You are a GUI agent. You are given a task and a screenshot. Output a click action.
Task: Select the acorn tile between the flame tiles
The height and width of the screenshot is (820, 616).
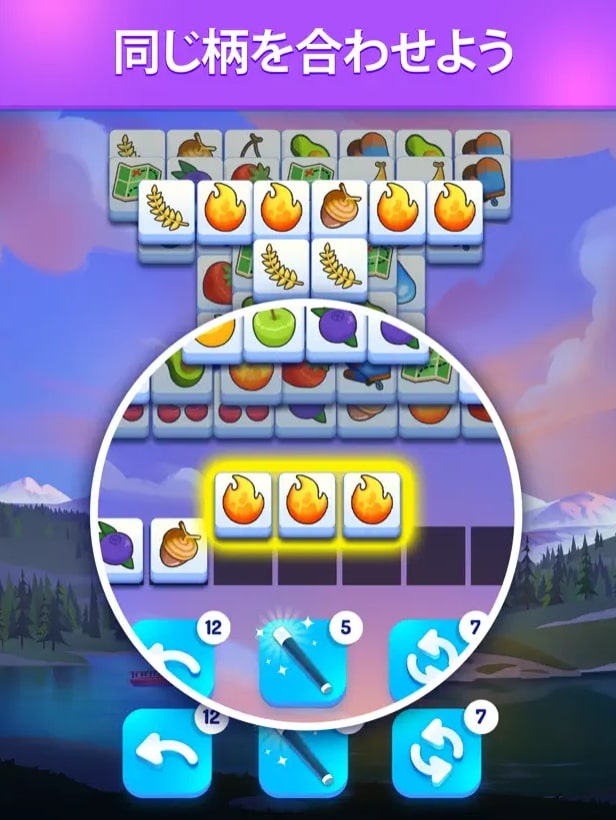(x=341, y=209)
